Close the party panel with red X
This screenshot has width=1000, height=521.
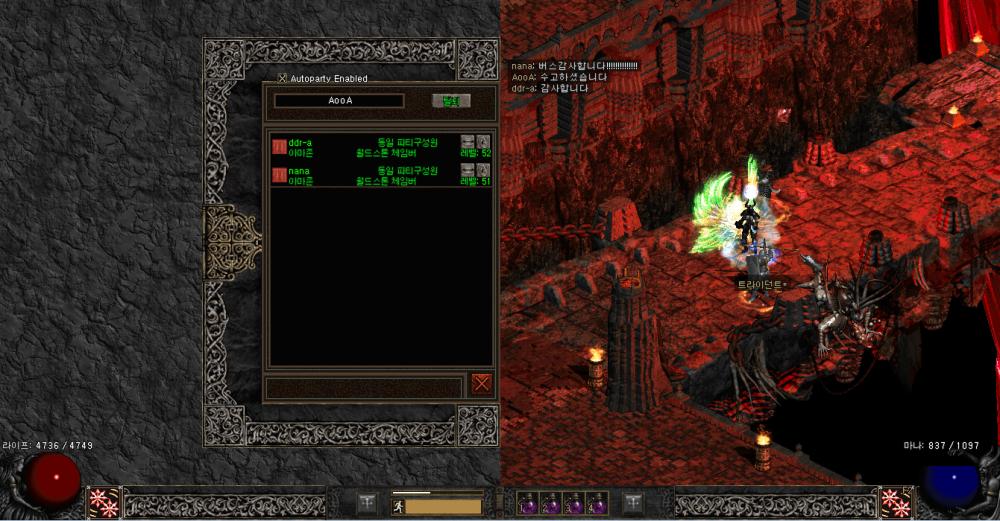pos(482,383)
